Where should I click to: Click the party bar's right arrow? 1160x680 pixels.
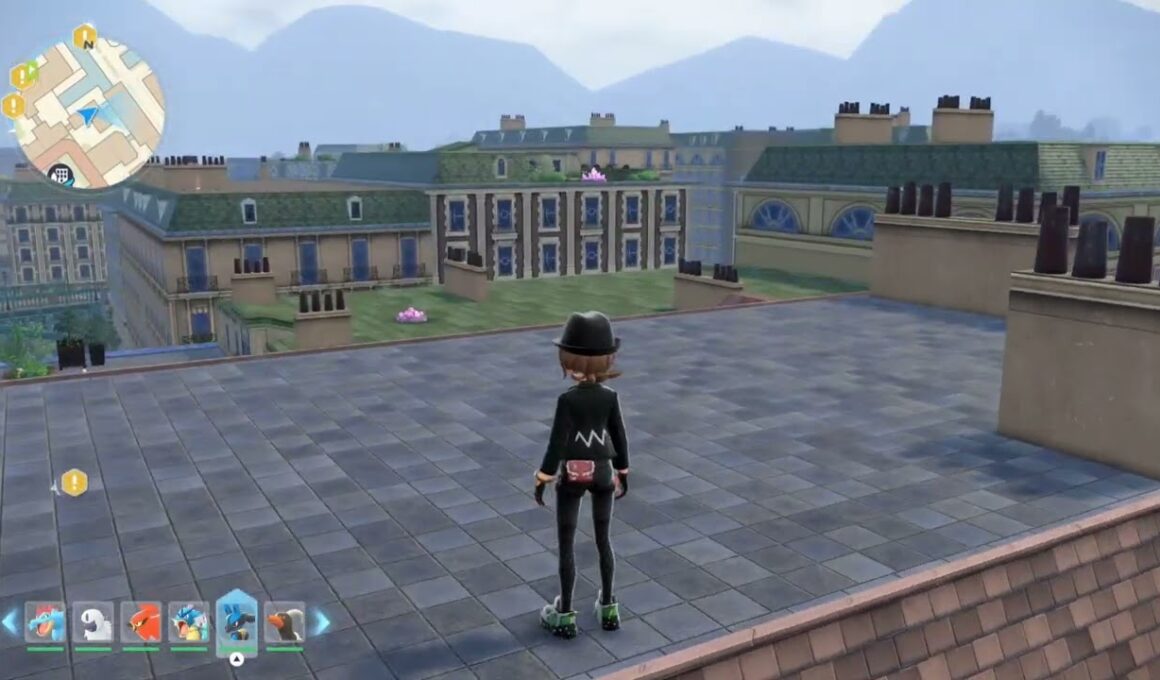pyautogui.click(x=323, y=622)
